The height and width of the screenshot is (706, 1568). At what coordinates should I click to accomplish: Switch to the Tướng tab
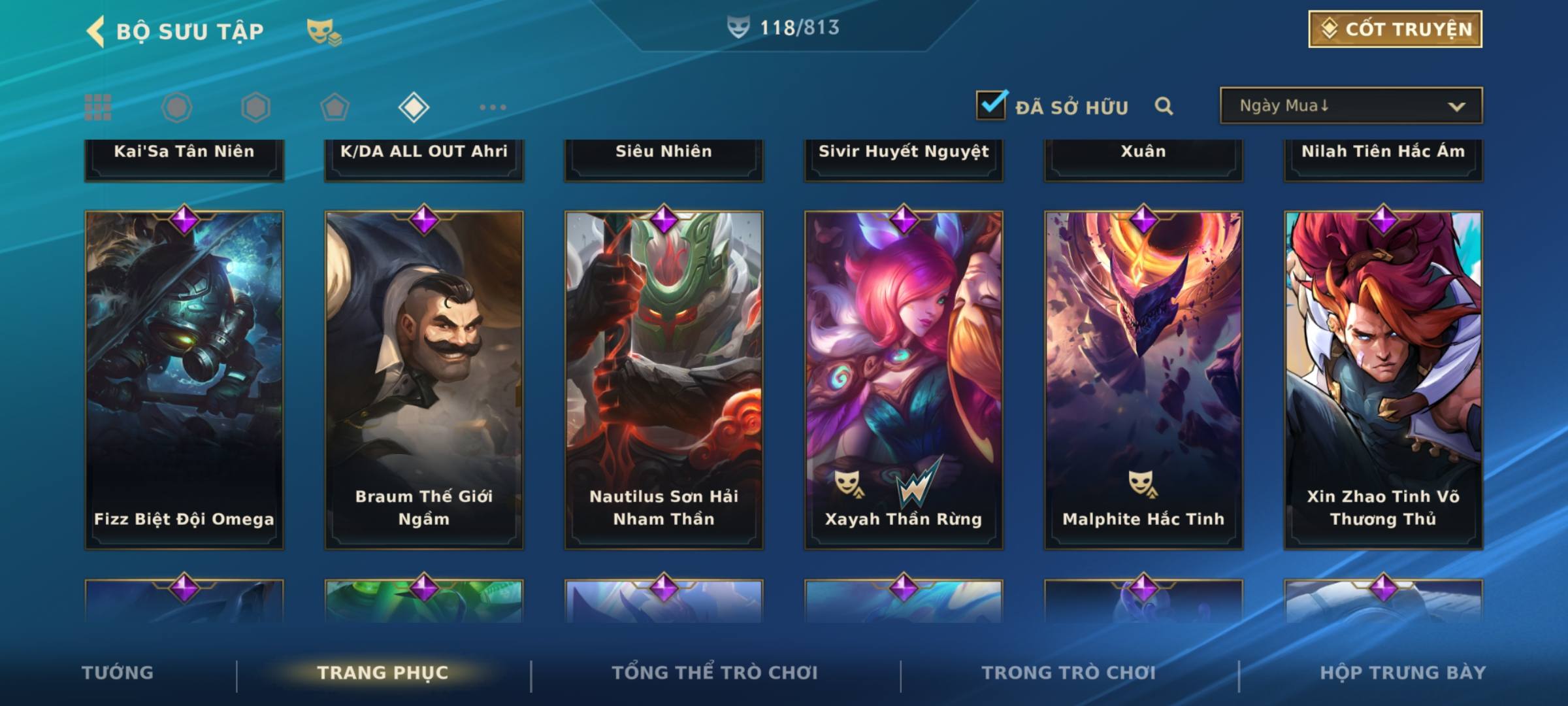(x=118, y=673)
